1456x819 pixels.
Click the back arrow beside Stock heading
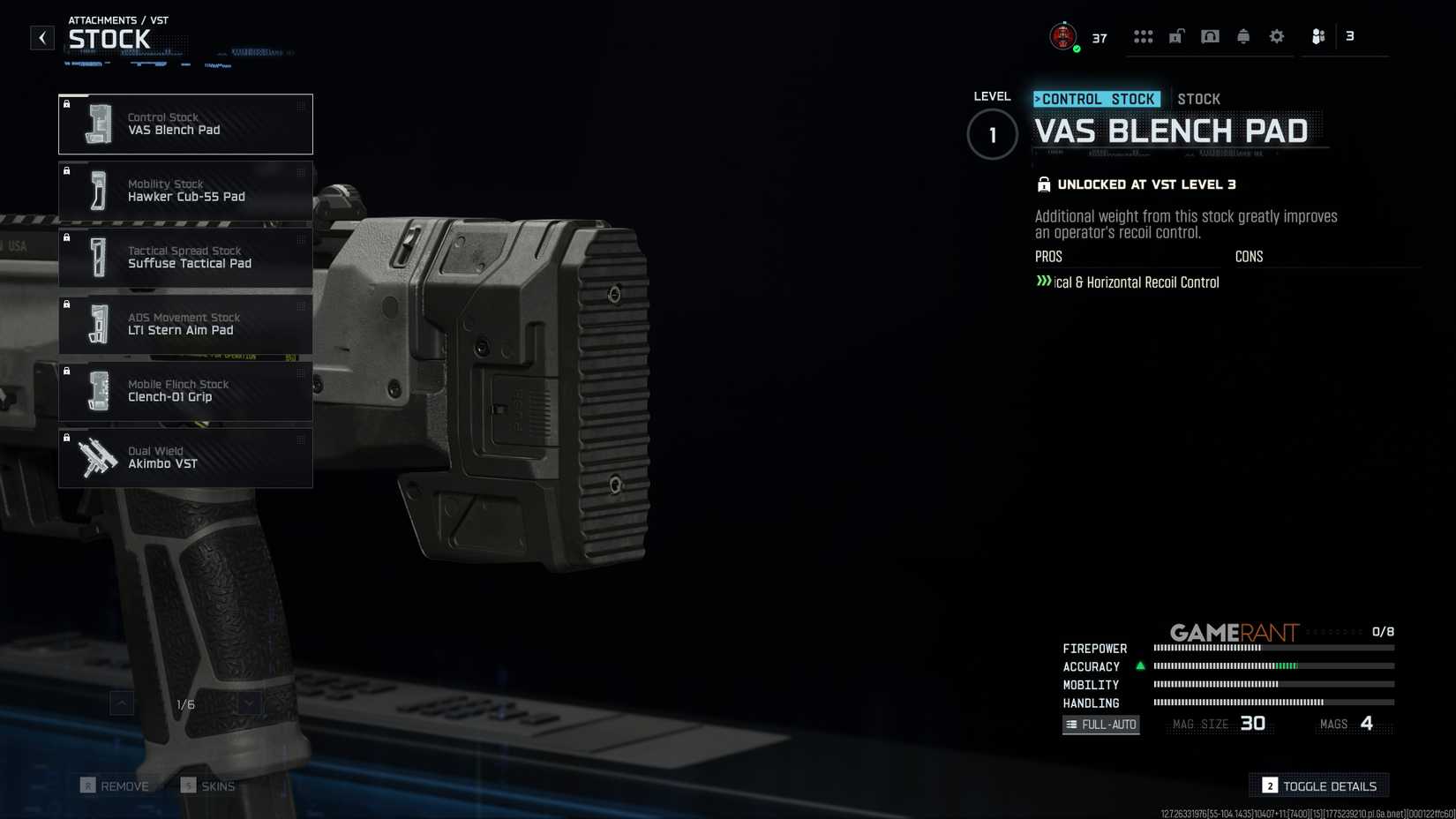41,38
